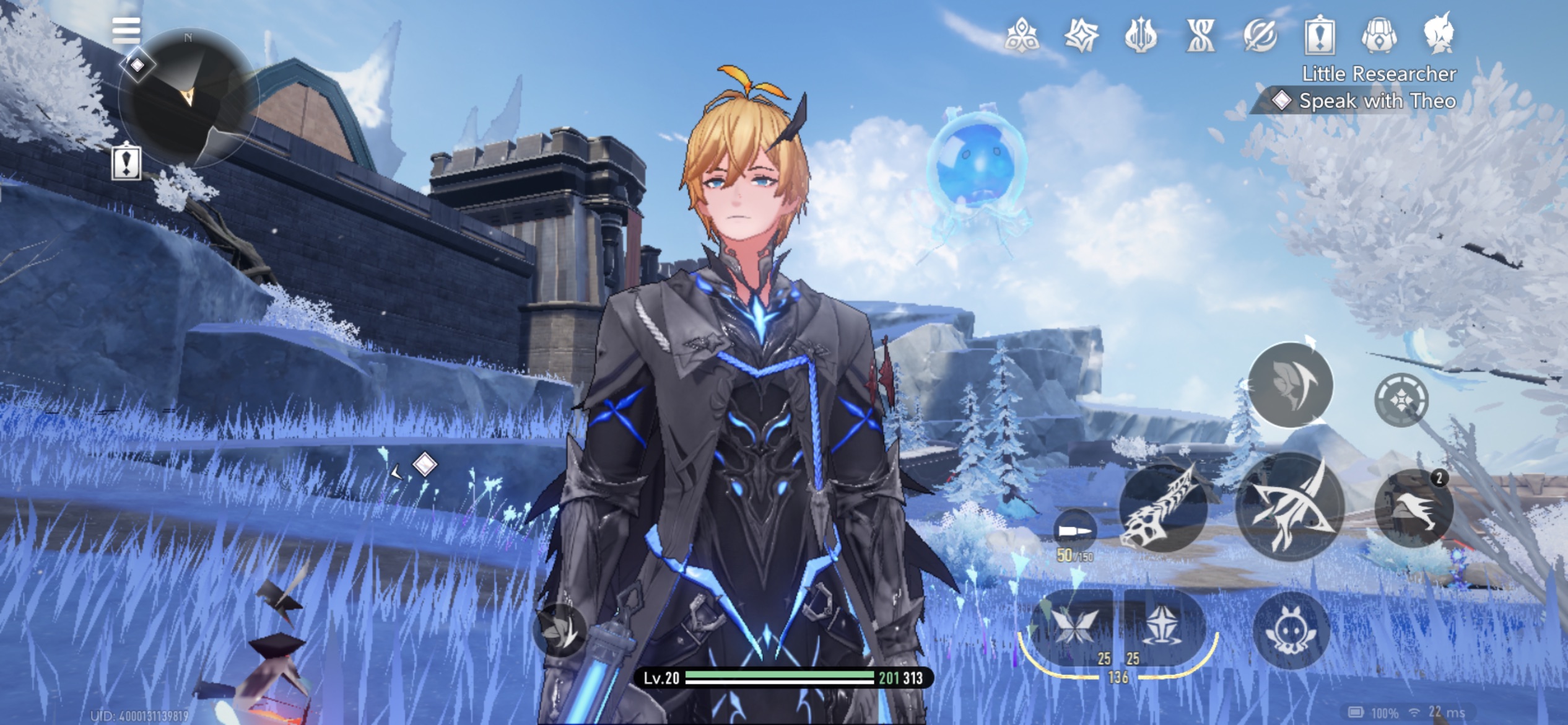Open the three-petal emblem menu icon

click(x=1022, y=35)
